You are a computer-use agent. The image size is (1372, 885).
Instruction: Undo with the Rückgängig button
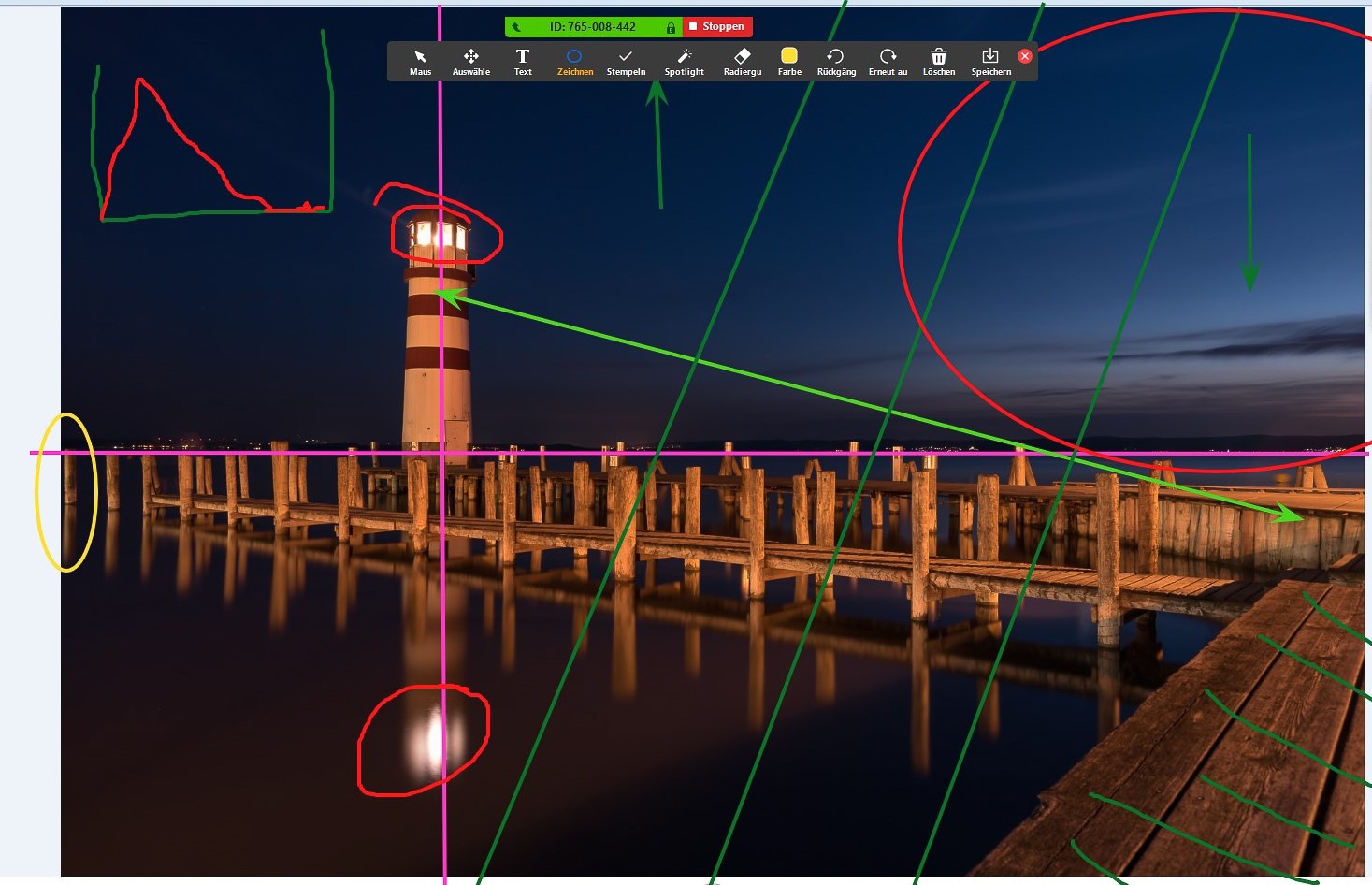pyautogui.click(x=836, y=61)
